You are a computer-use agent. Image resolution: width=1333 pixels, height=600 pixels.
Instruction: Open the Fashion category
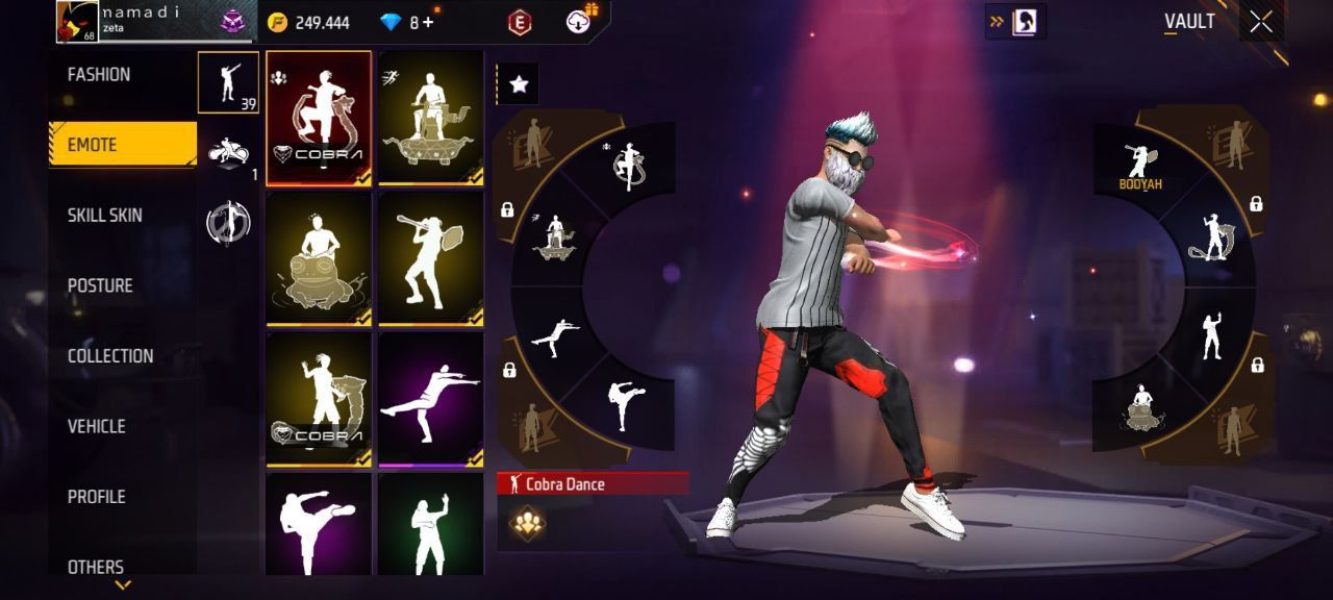pyautogui.click(x=99, y=75)
